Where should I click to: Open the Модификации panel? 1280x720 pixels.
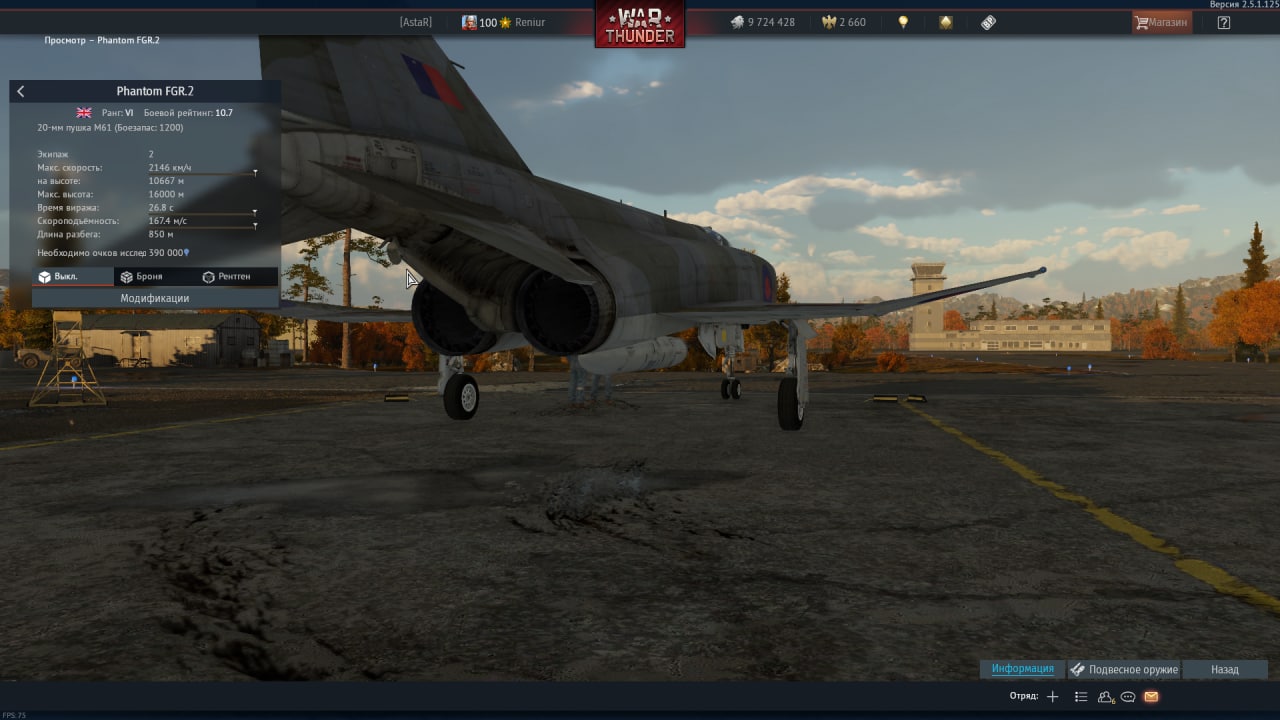coord(155,298)
